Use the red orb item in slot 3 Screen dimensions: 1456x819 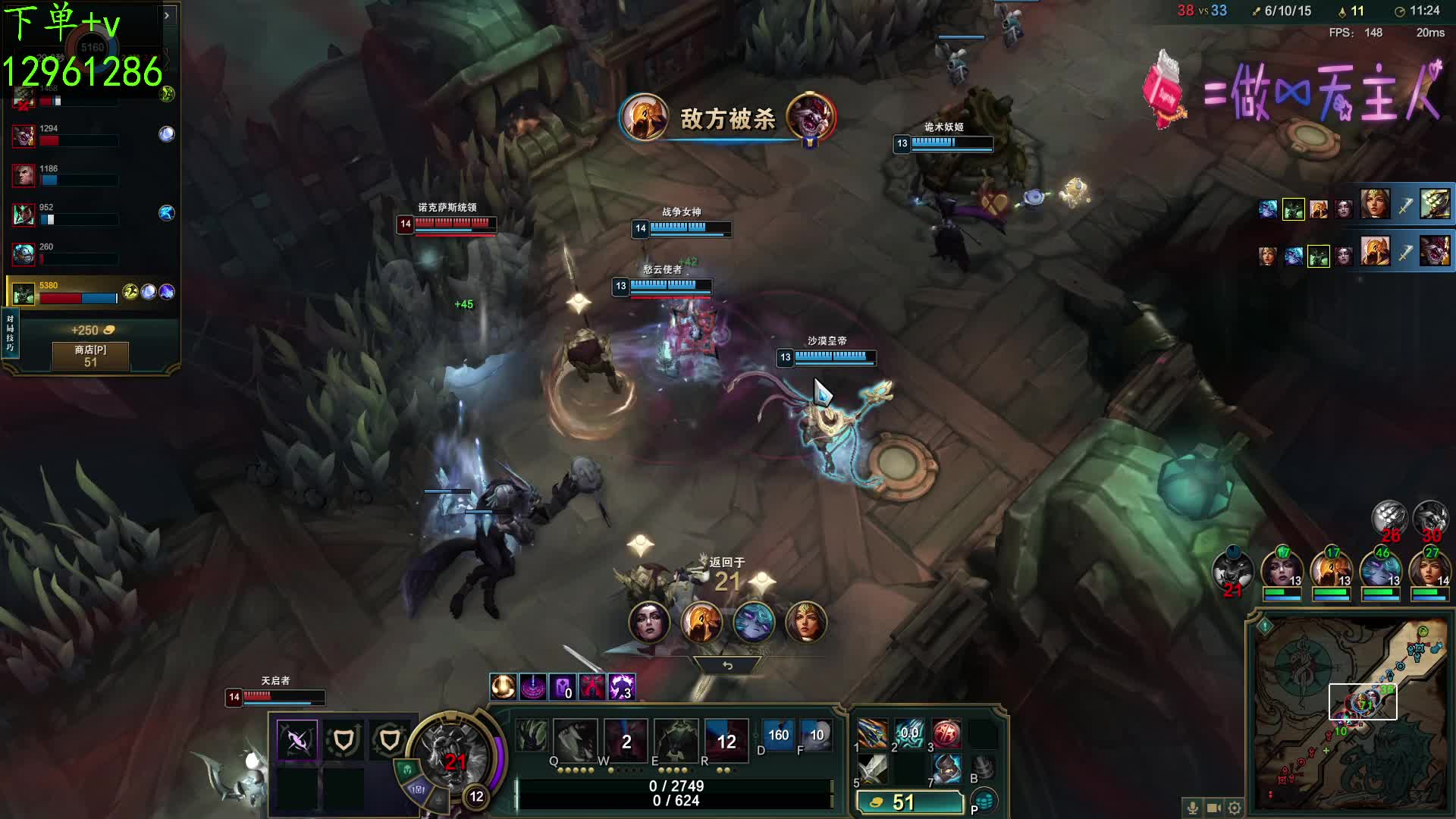click(946, 733)
